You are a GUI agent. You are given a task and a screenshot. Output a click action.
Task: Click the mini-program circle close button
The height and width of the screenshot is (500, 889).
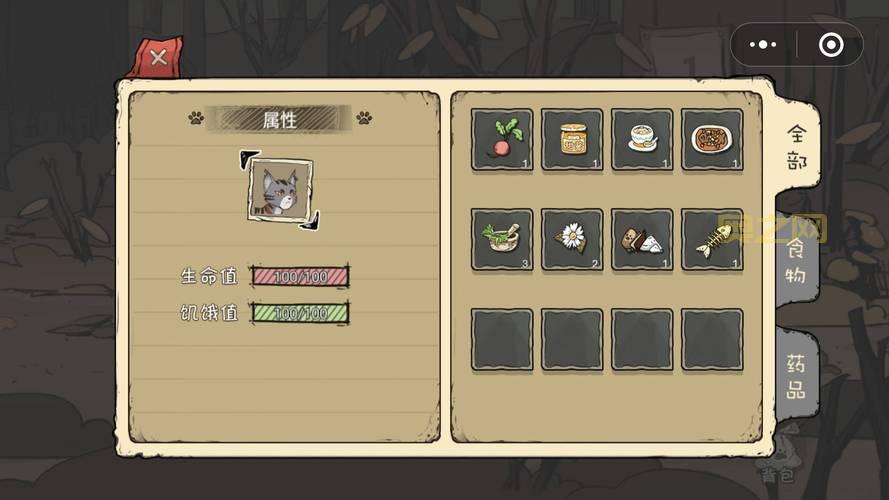(x=830, y=44)
